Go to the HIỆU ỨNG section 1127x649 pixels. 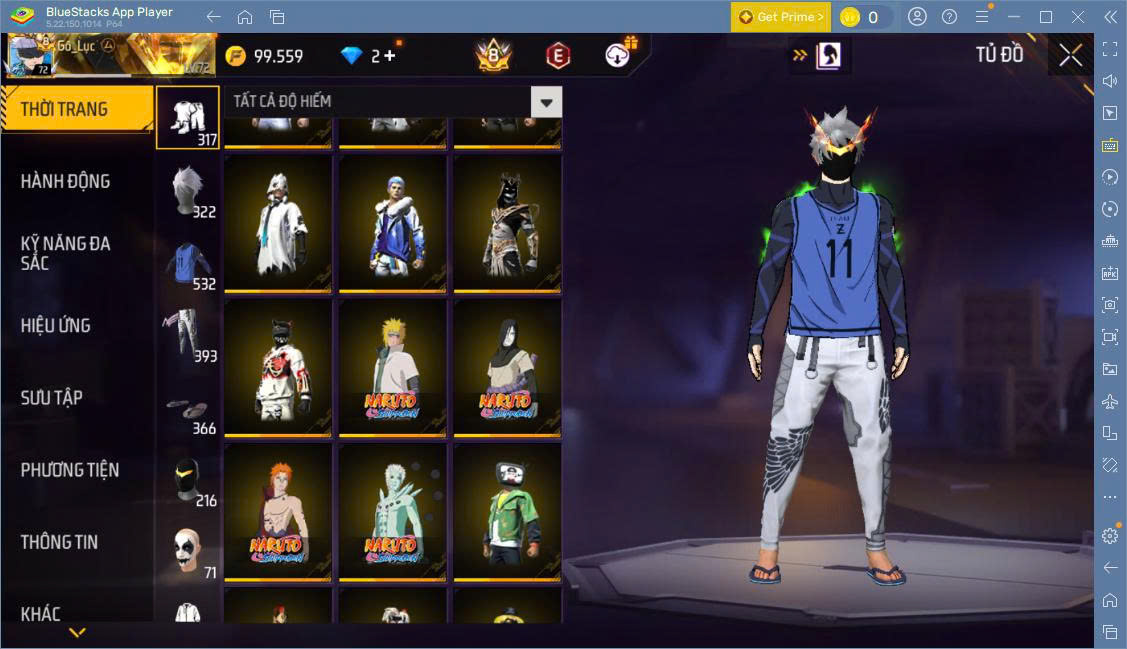[56, 325]
